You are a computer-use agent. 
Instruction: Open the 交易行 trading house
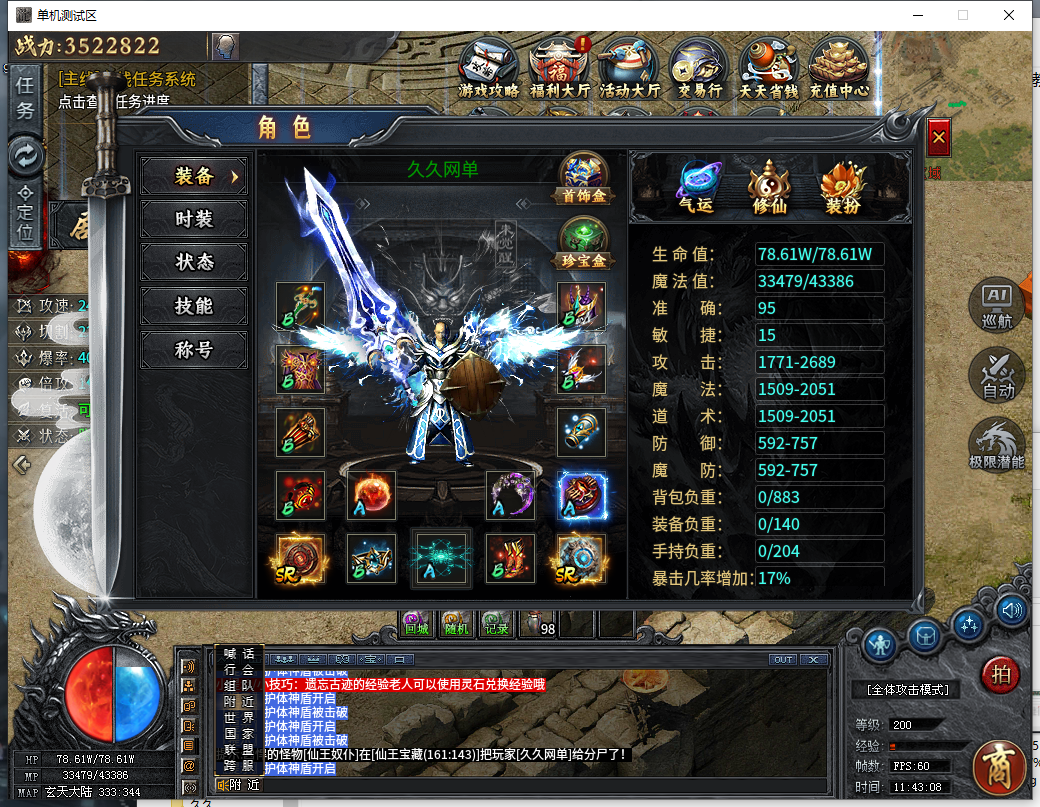click(x=699, y=68)
